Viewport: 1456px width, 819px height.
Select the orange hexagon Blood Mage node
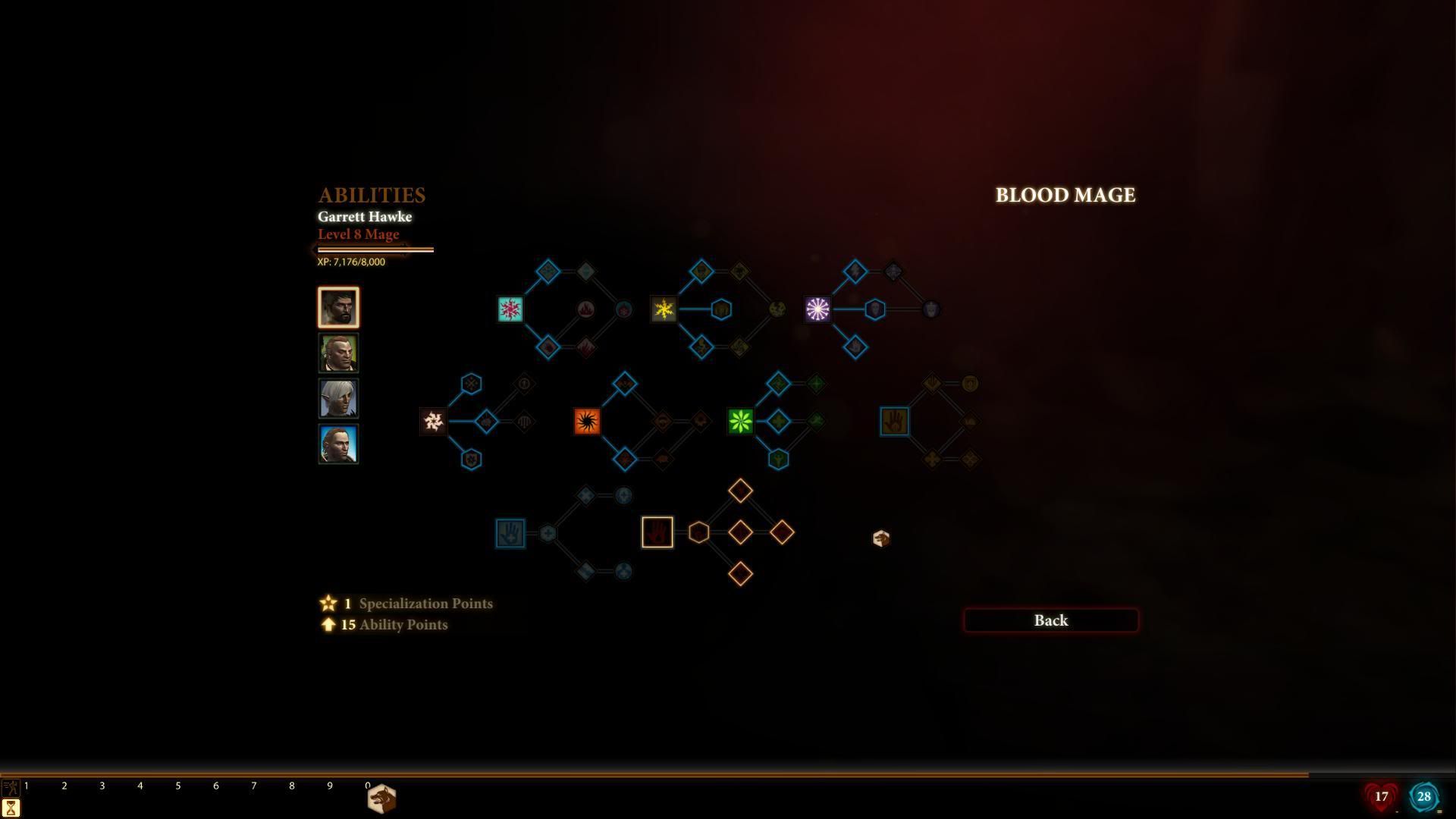pyautogui.click(x=698, y=532)
